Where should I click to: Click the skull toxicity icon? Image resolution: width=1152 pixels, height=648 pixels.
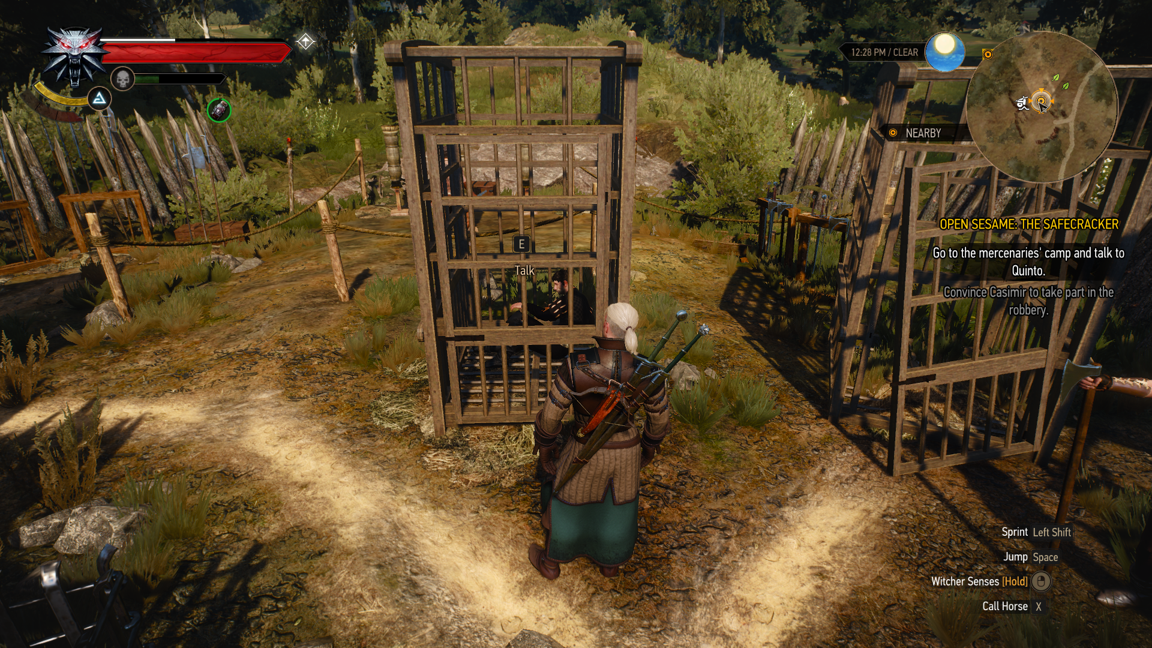(x=122, y=78)
